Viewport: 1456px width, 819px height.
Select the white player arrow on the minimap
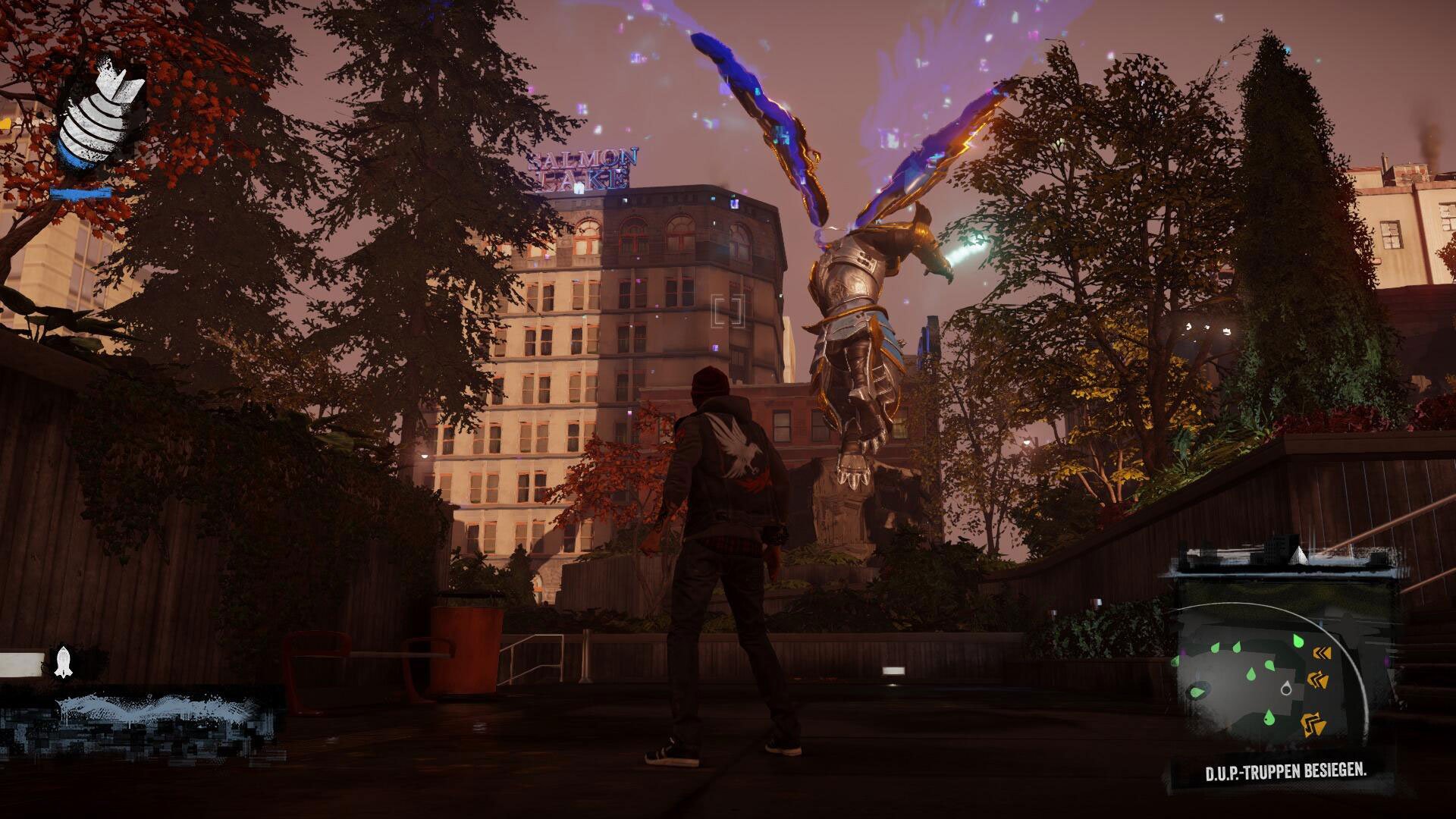(1286, 689)
